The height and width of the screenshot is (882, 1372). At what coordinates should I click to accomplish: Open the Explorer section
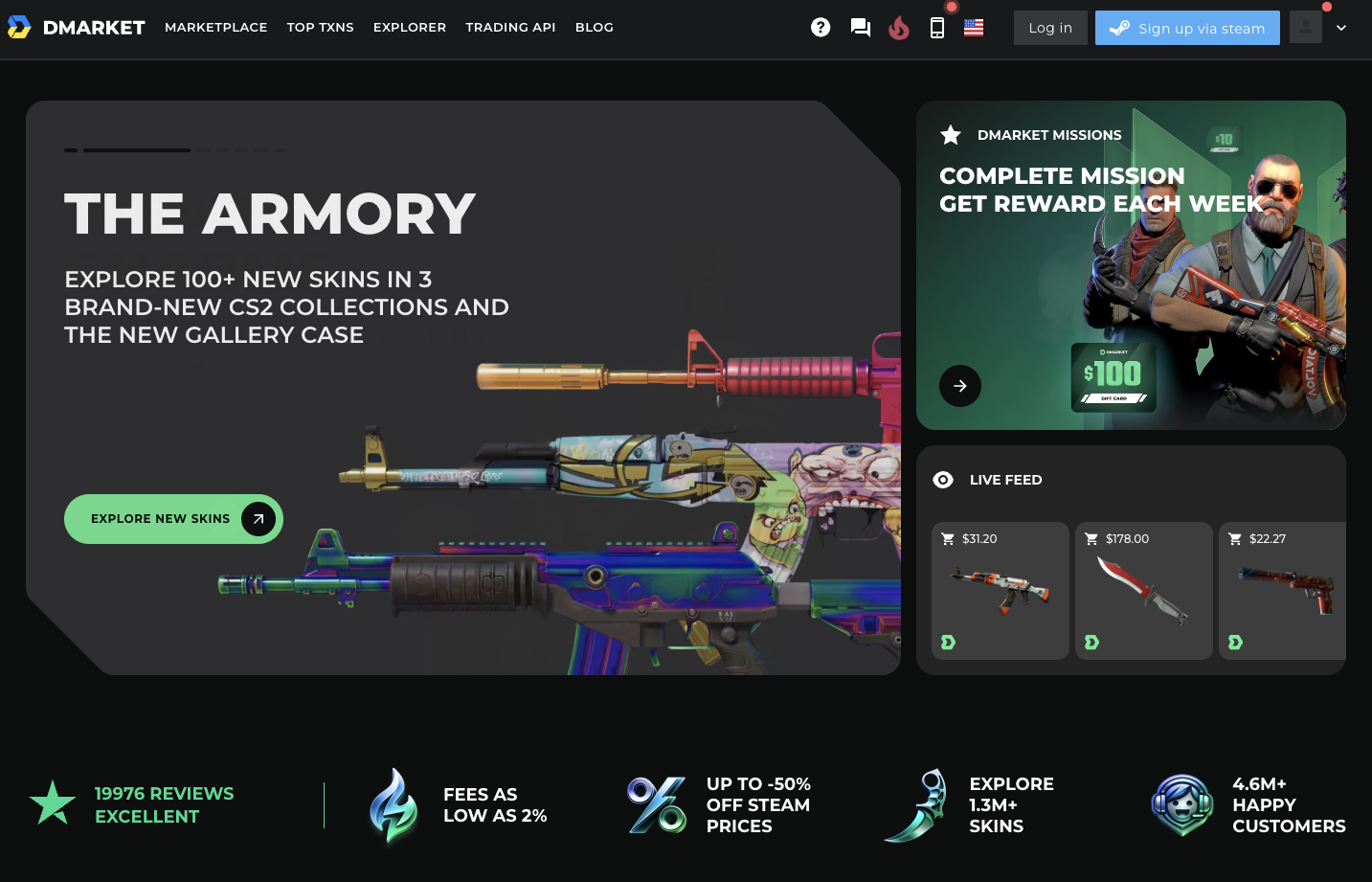[409, 28]
